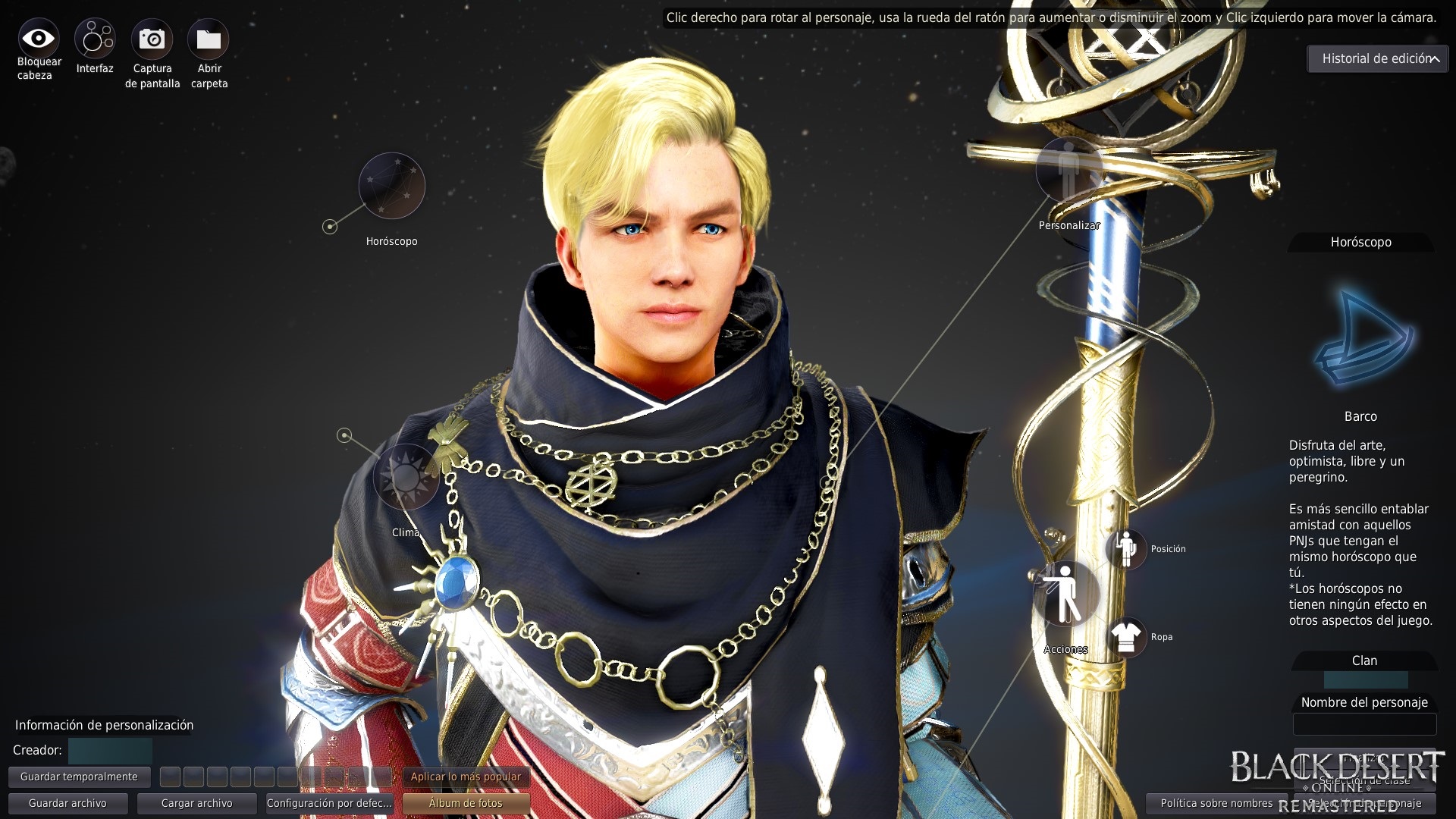Screen dimensions: 1456x819
Task: Click the Captura de pantalla camera icon
Action: (152, 36)
